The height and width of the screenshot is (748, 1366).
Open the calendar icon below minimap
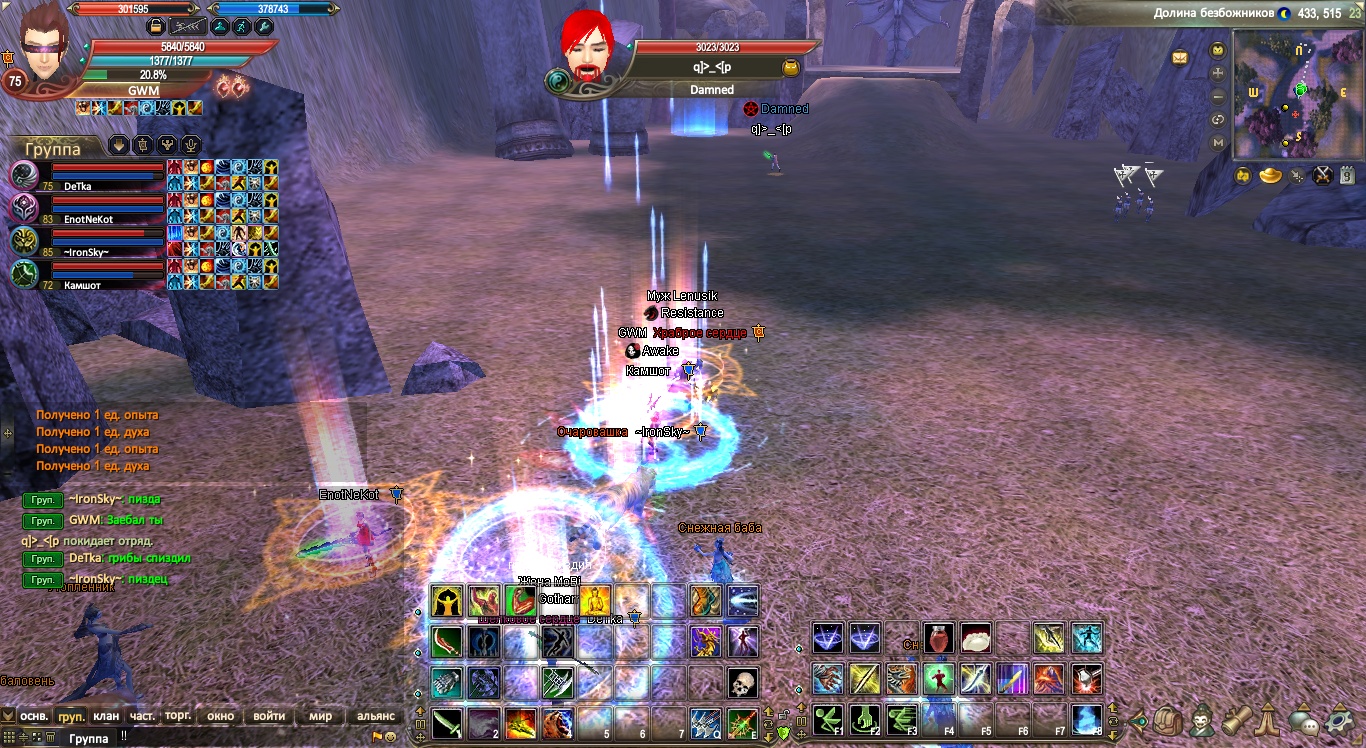[x=1347, y=176]
